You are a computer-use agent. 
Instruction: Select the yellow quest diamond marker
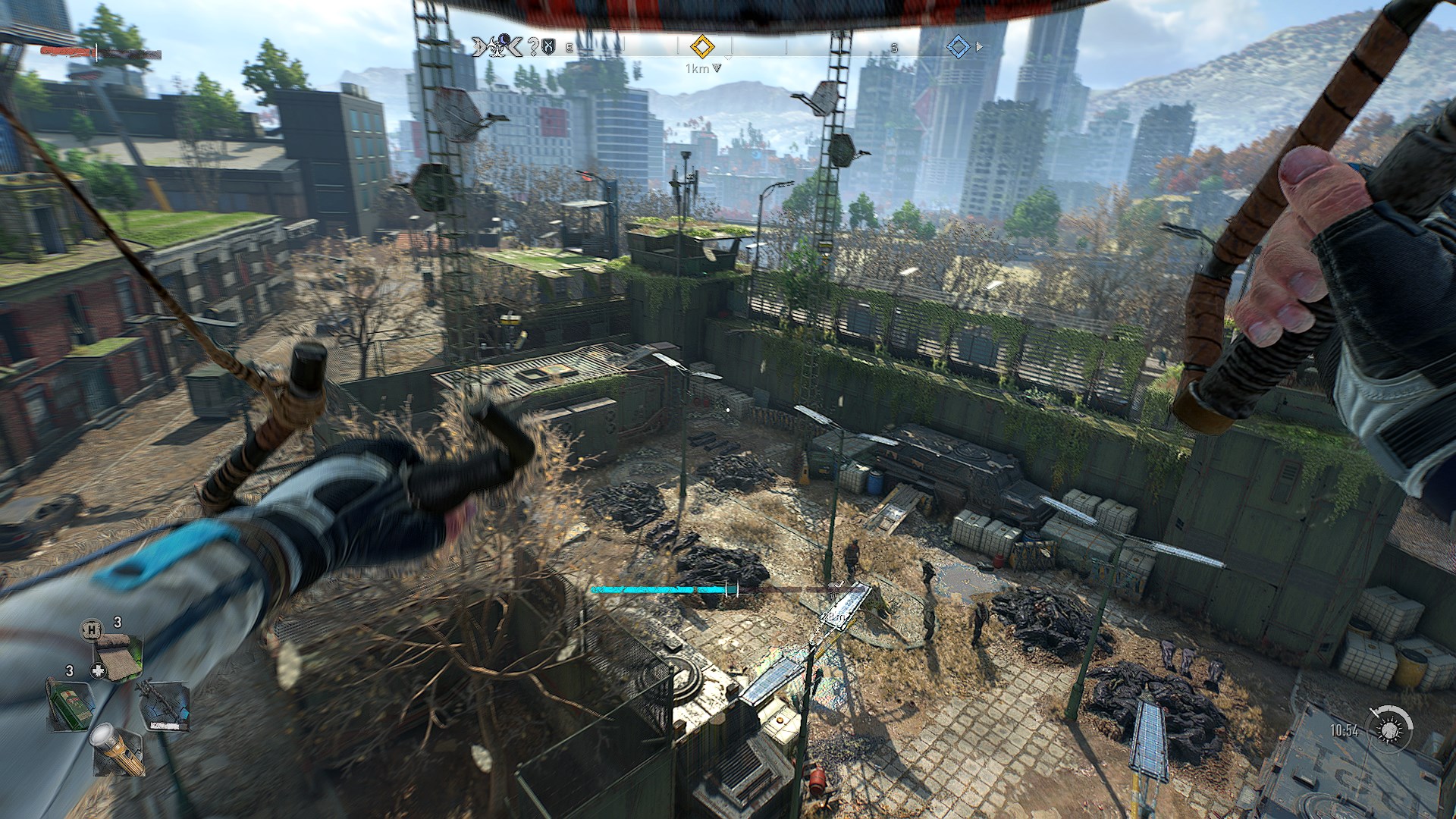[x=702, y=47]
